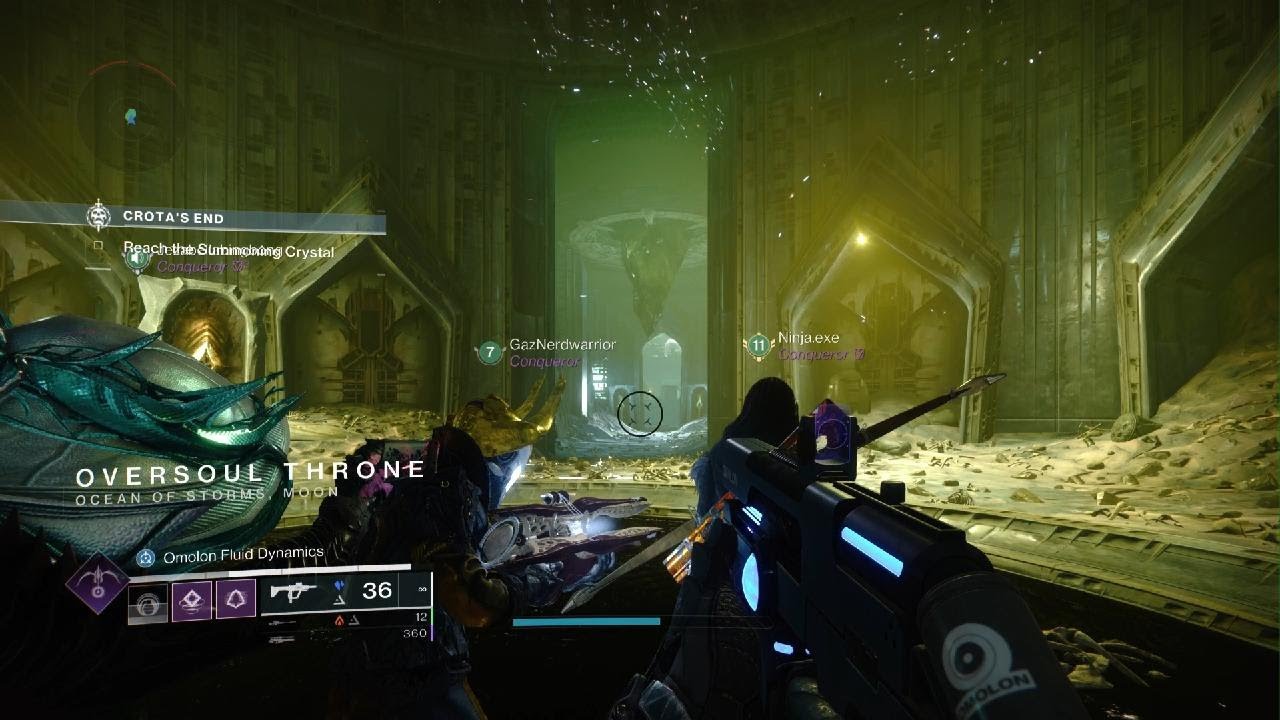Click GazNerdwarrior's number 7 emblem badge
The image size is (1280, 720).
(489, 352)
